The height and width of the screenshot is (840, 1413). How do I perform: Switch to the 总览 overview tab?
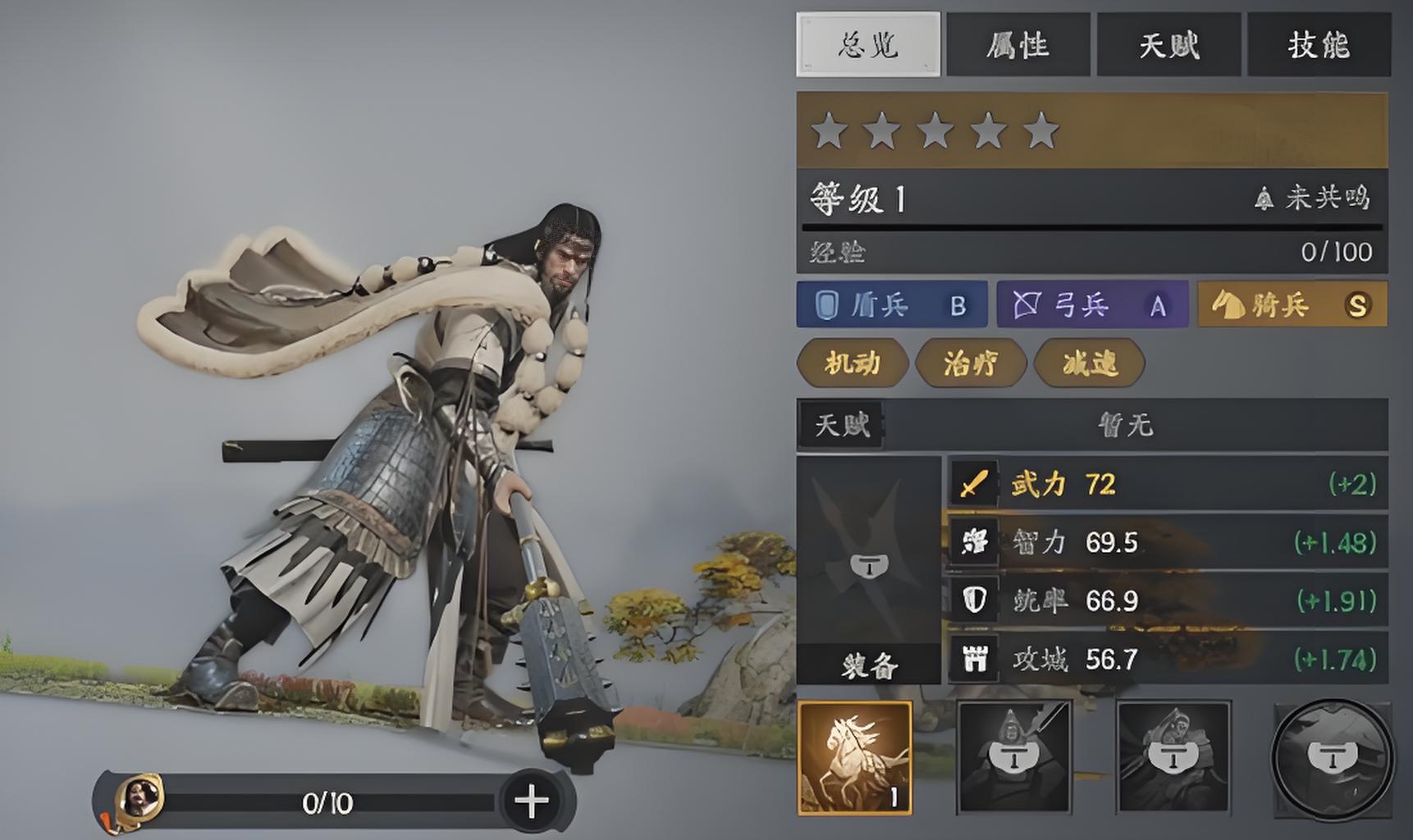[x=868, y=44]
